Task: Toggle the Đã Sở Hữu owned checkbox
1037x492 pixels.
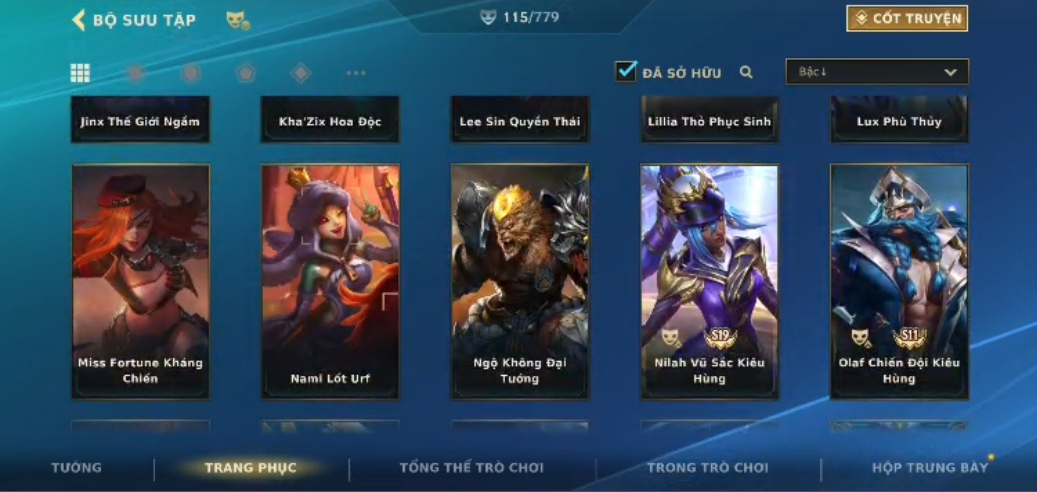Action: (626, 72)
